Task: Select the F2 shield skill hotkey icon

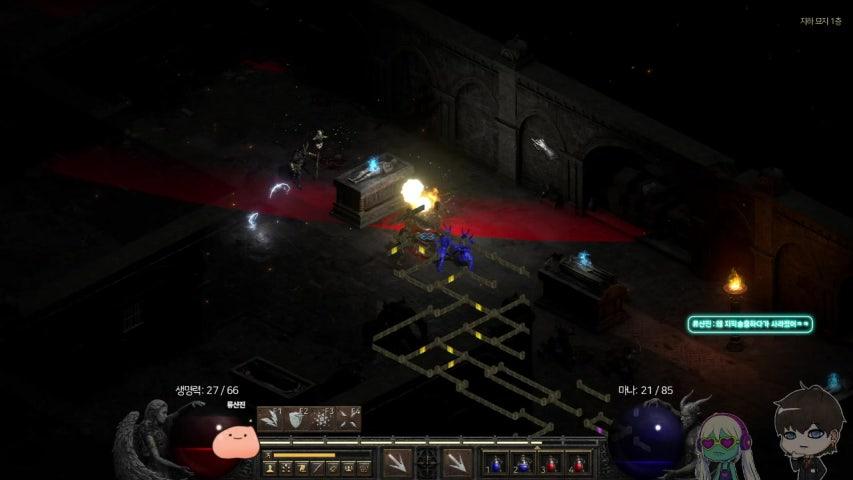Action: (x=296, y=419)
